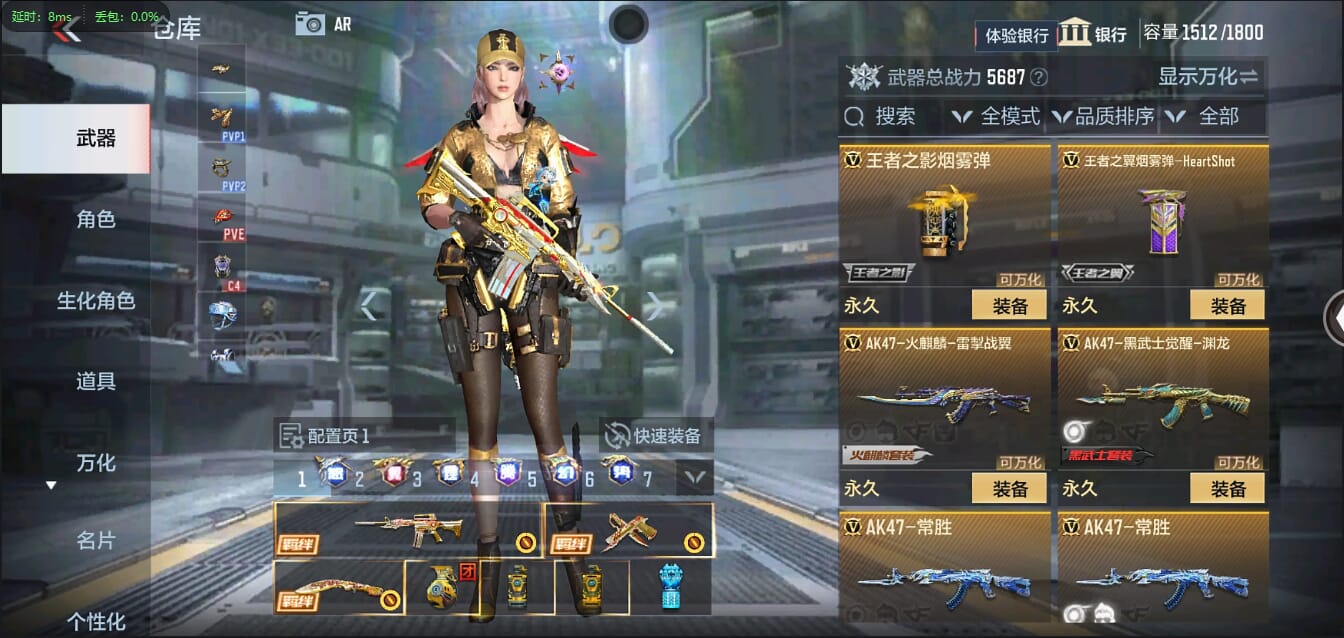Screen dimensions: 1344x638
Task: Open 快速装备 quick equip
Action: 656,435
